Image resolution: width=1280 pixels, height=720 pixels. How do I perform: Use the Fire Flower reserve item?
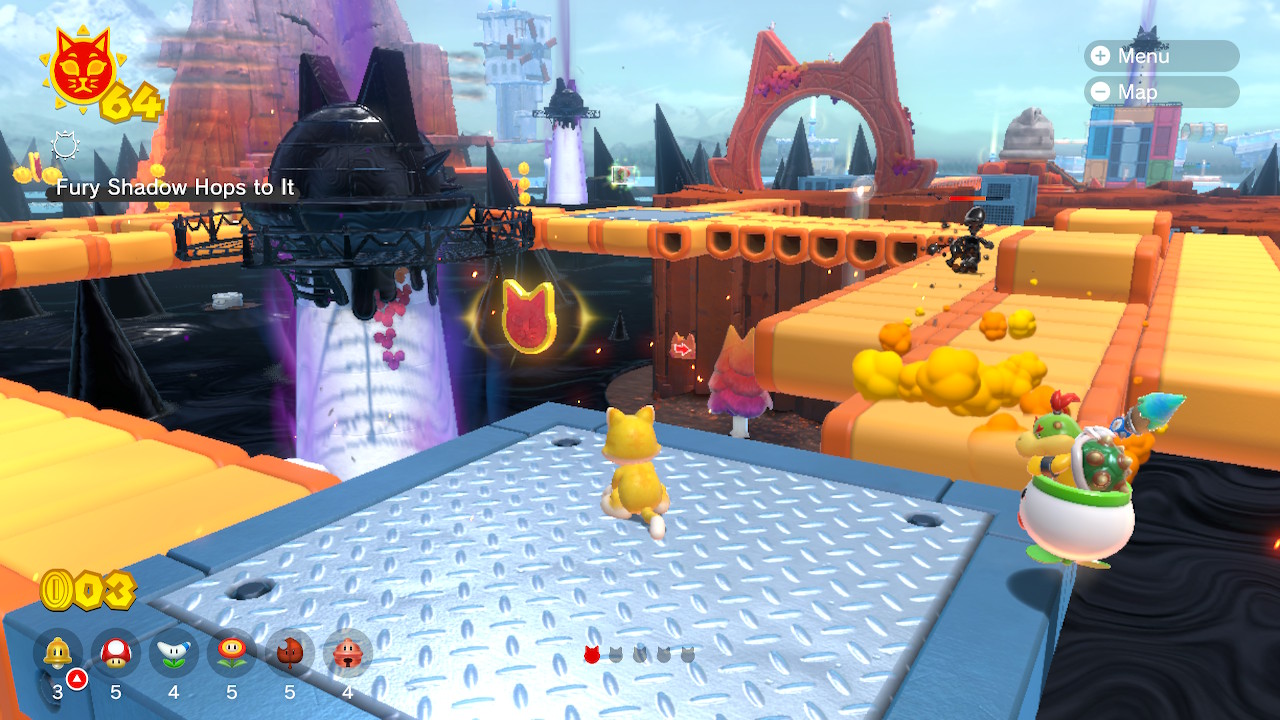tap(232, 654)
